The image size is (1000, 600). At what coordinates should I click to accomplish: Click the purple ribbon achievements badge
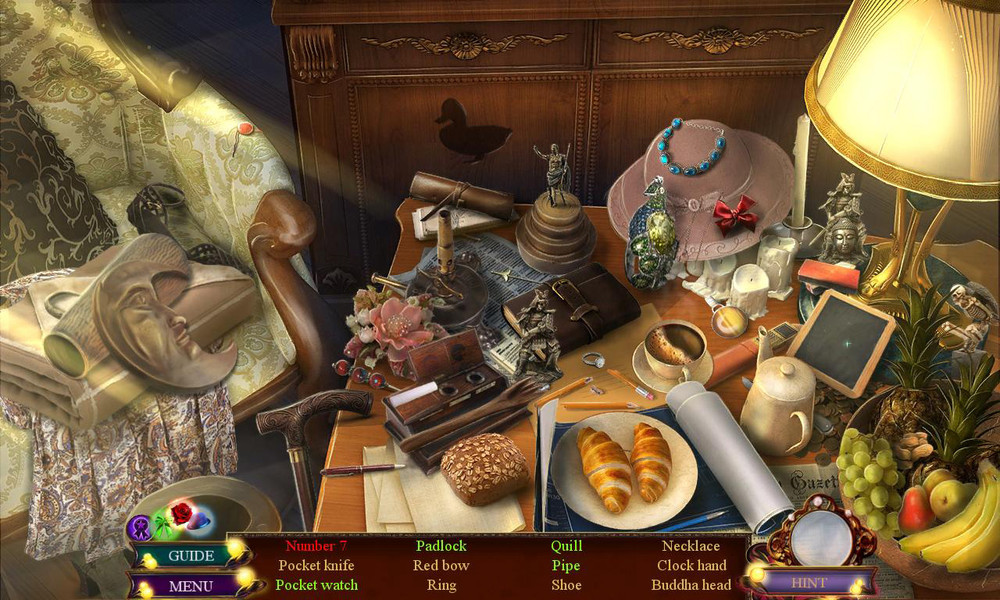pos(139,526)
